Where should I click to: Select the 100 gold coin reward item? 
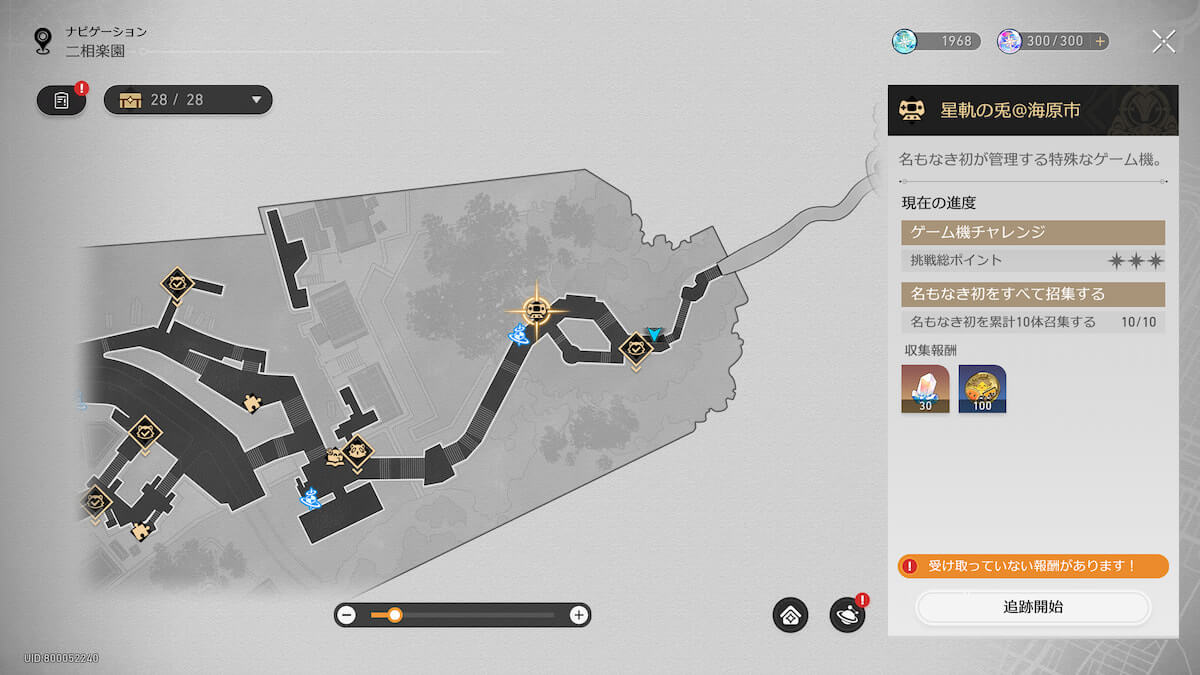tap(982, 388)
